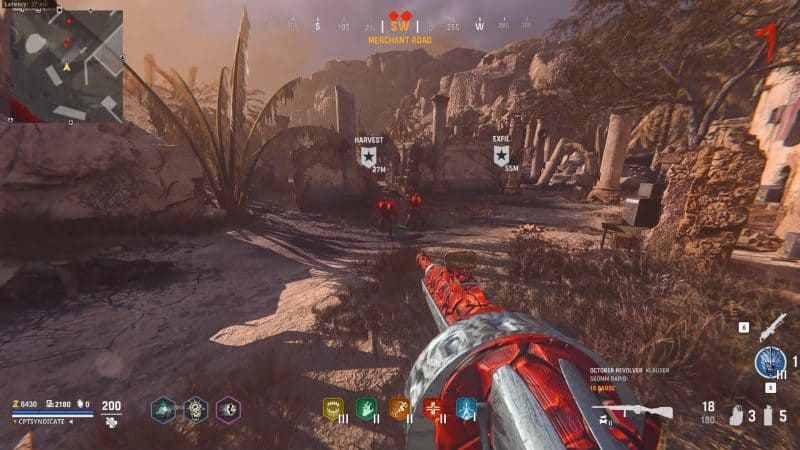This screenshot has height=450, width=800.
Task: Click the teal hexagon upgrade icon
Action: coord(163,408)
